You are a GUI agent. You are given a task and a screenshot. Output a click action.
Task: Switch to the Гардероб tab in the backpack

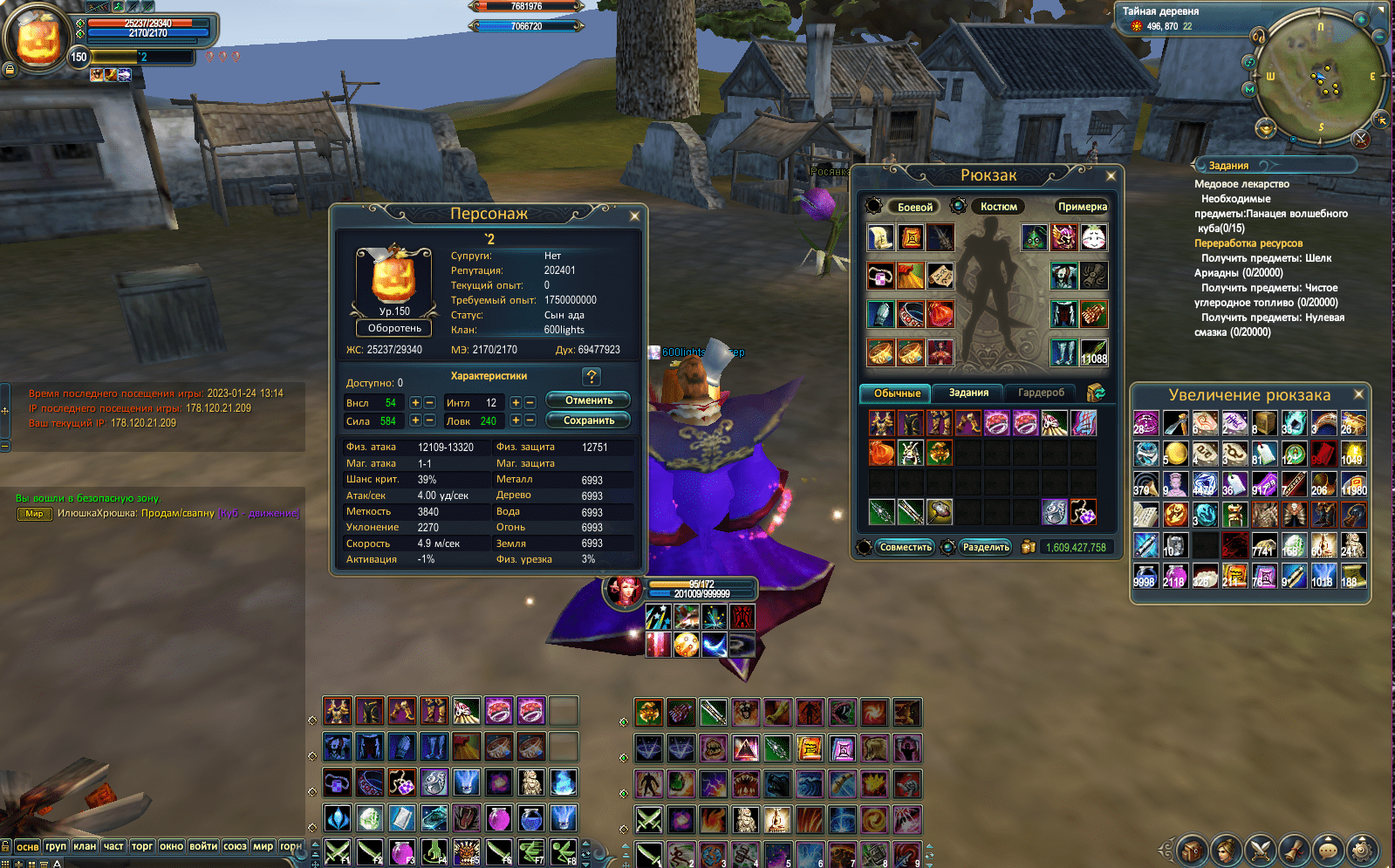point(1041,393)
